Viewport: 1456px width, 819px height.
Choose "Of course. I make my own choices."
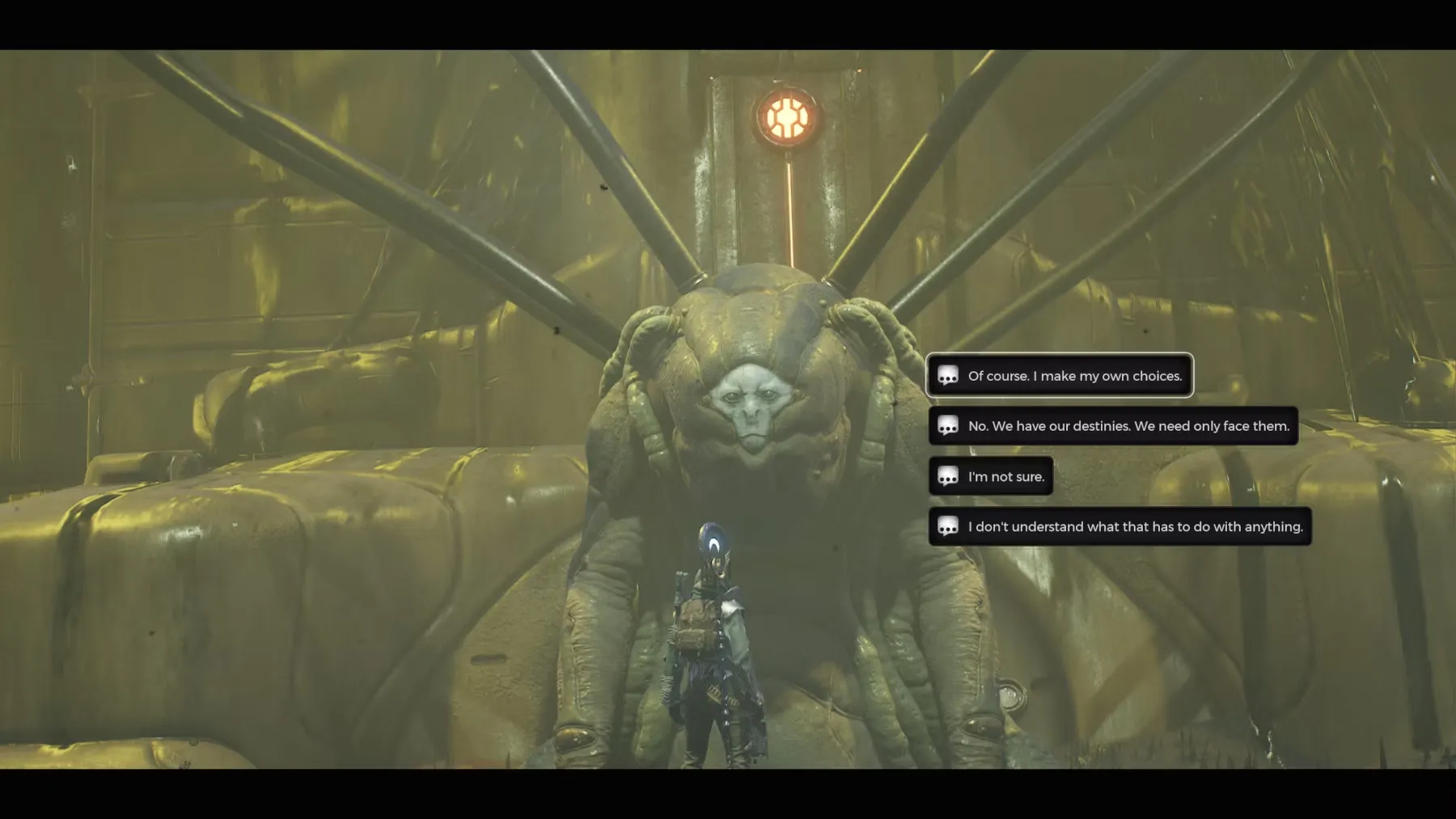click(1060, 376)
